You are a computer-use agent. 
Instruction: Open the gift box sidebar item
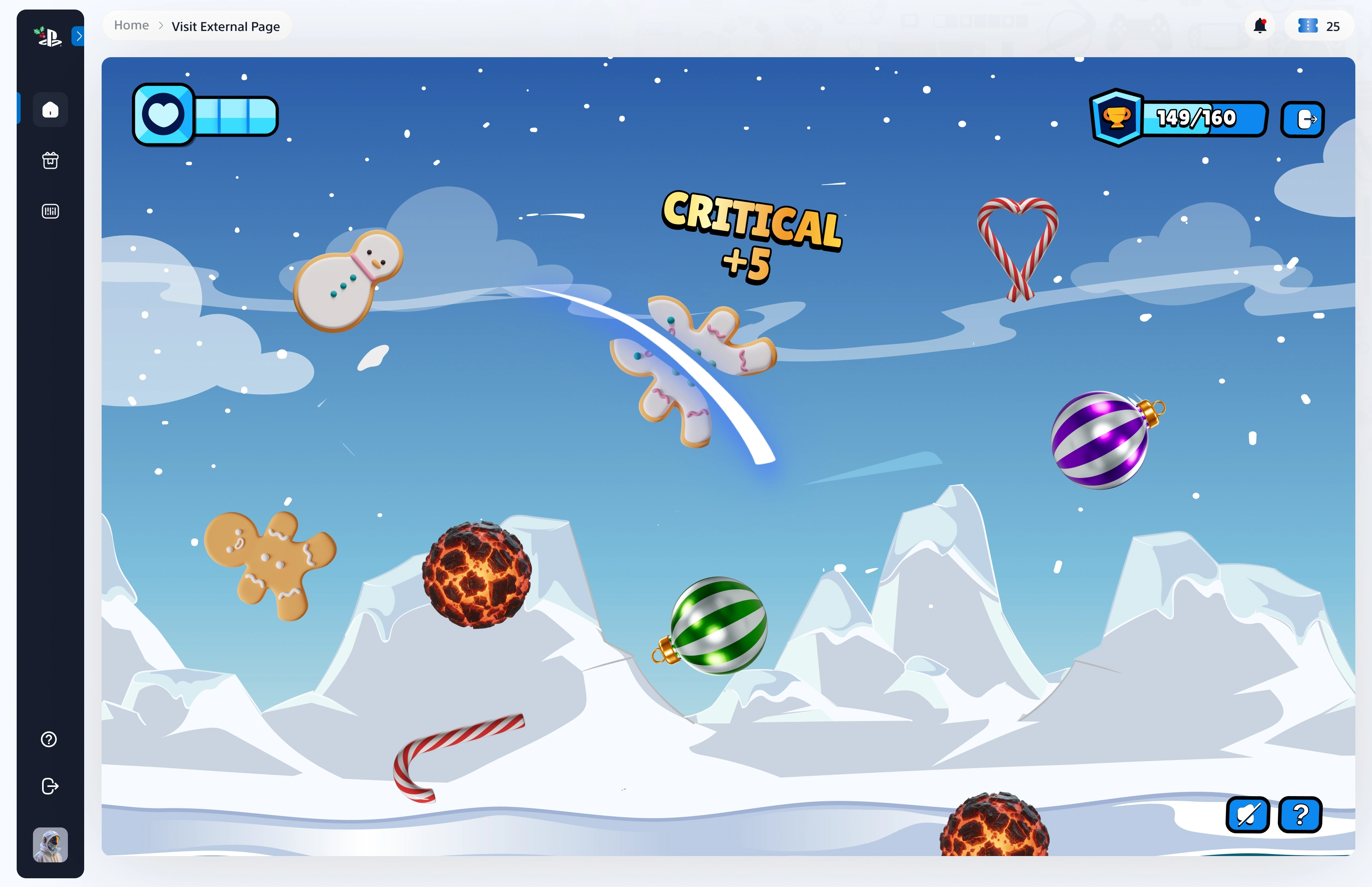[50, 160]
